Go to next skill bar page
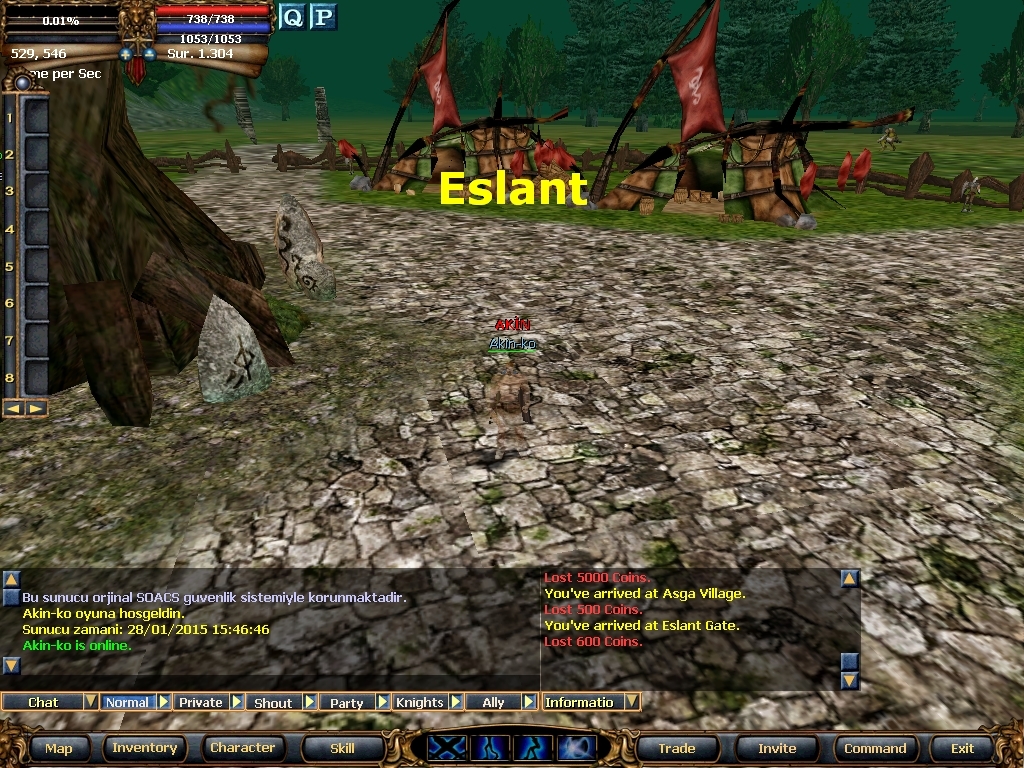This screenshot has height=768, width=1024. tap(36, 408)
